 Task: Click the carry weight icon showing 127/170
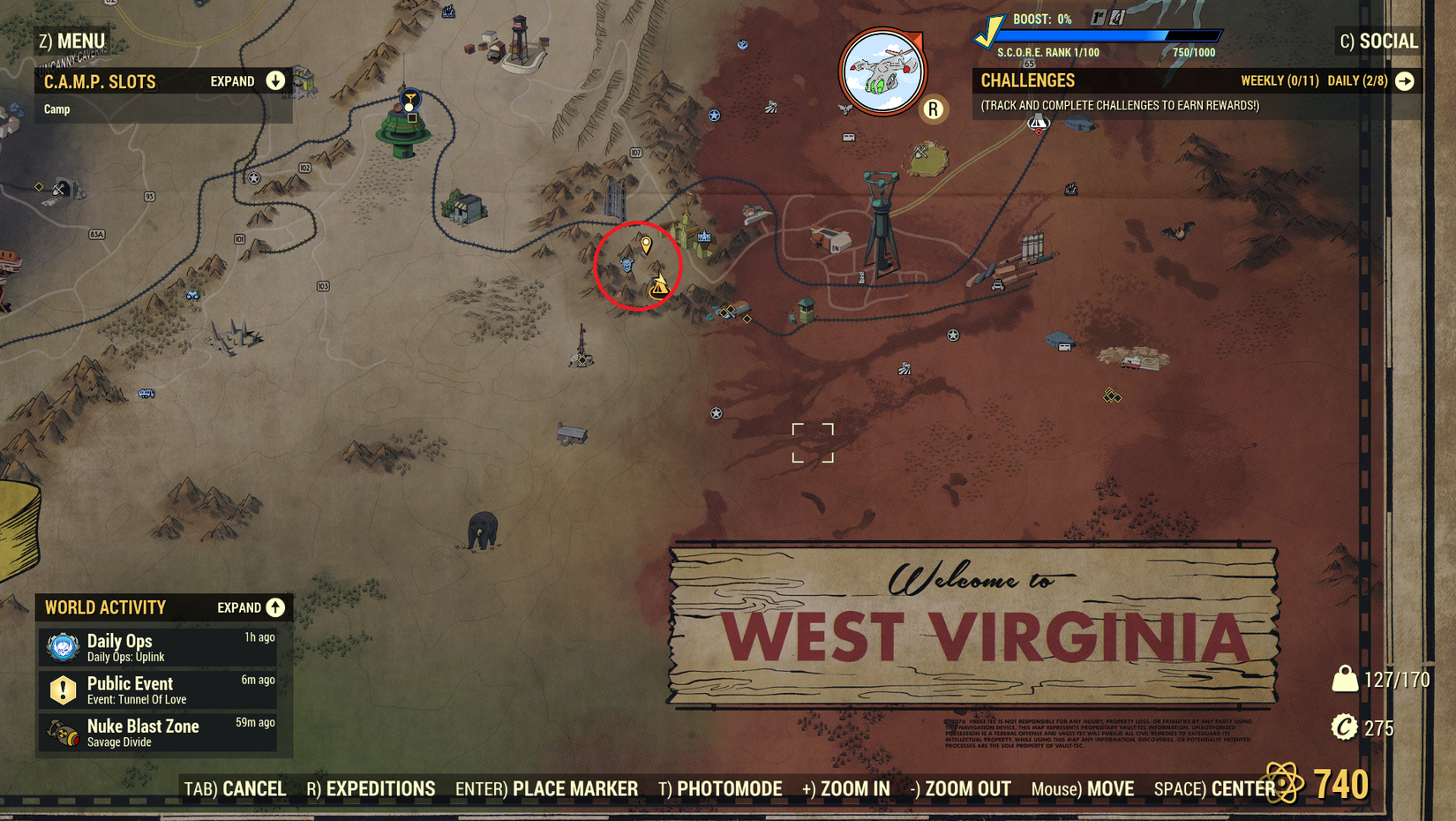pyautogui.click(x=1345, y=680)
